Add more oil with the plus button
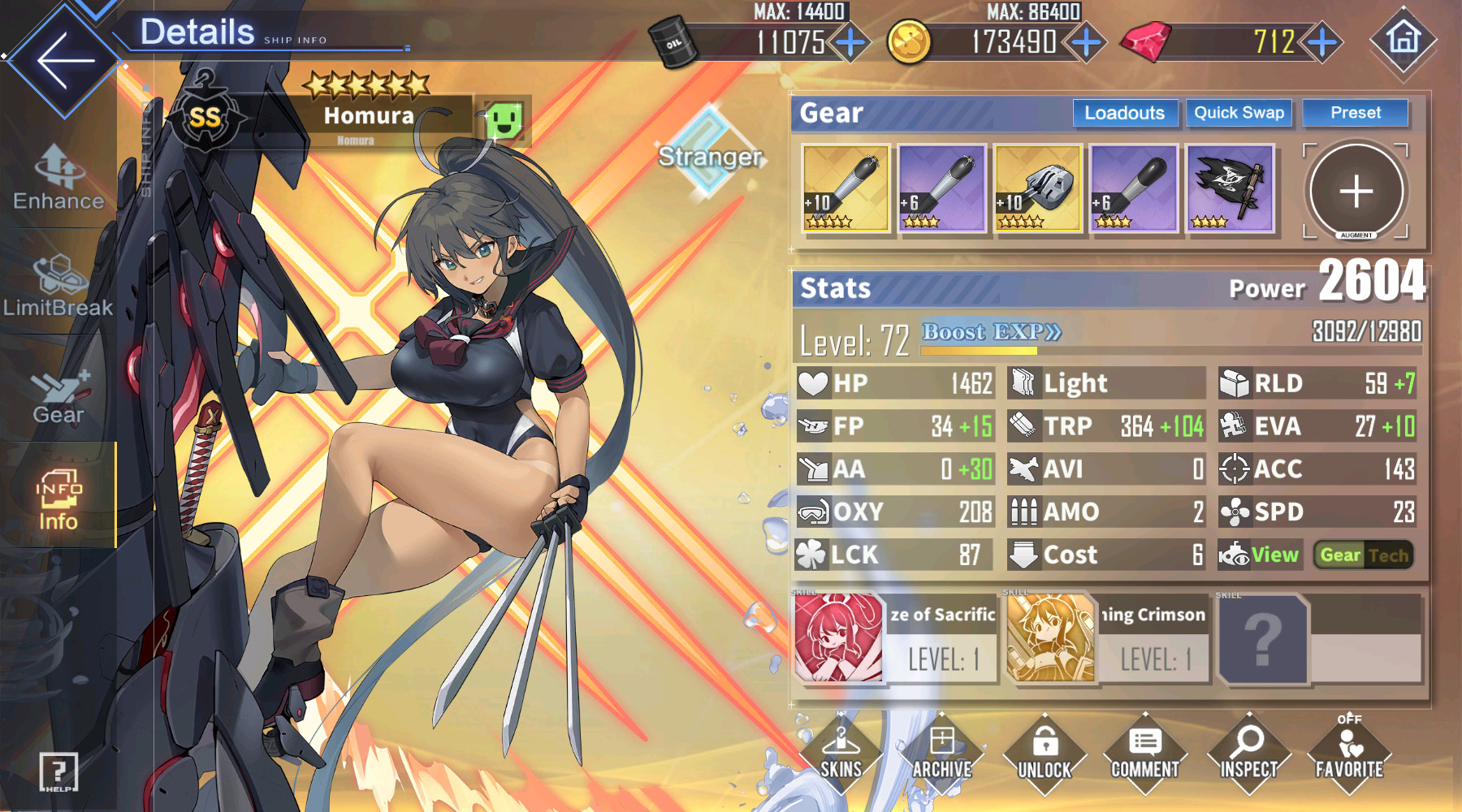The height and width of the screenshot is (812, 1462). [850, 42]
